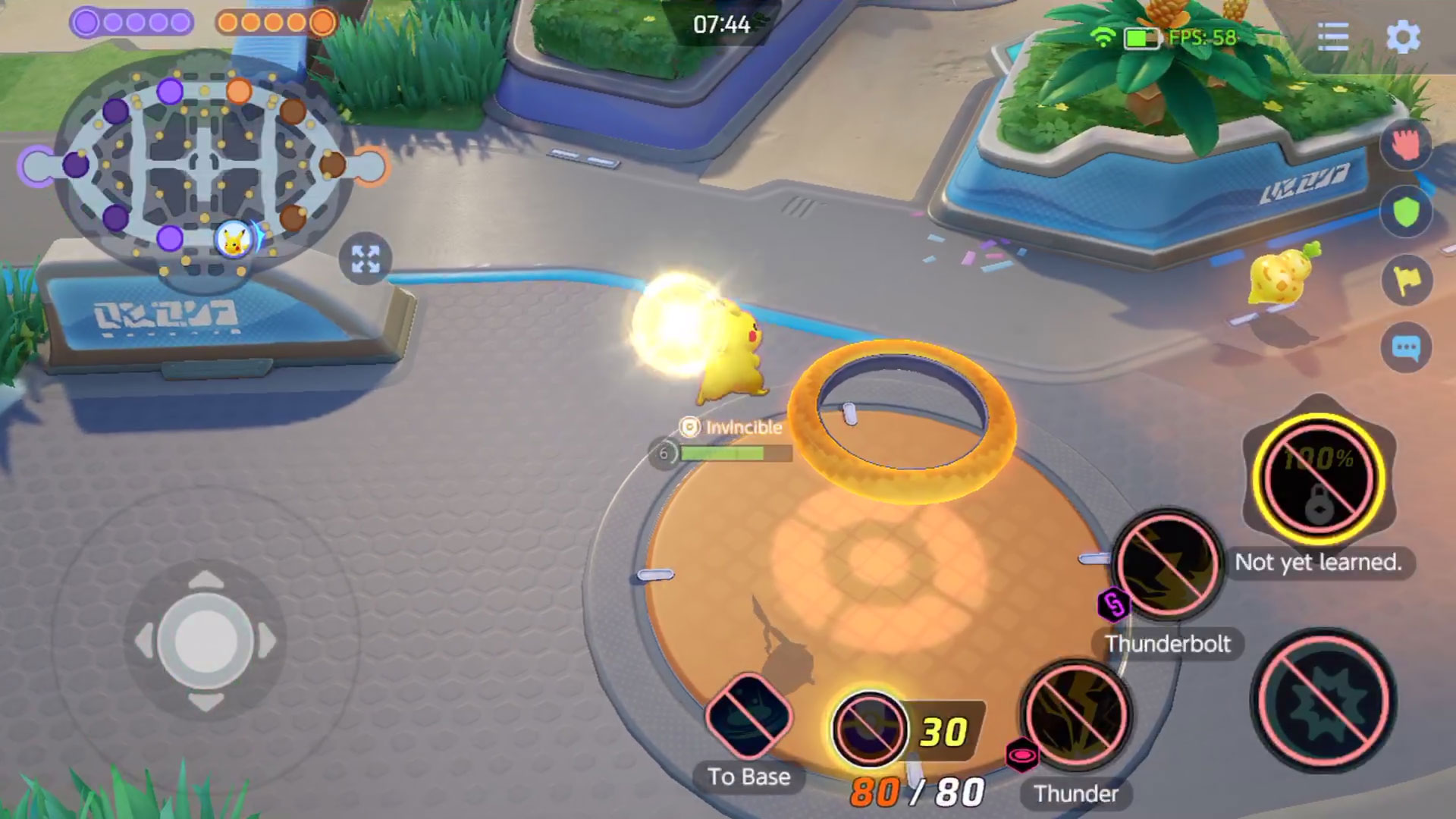Open the scoreboard list icon
Image resolution: width=1456 pixels, height=819 pixels.
1332,36
